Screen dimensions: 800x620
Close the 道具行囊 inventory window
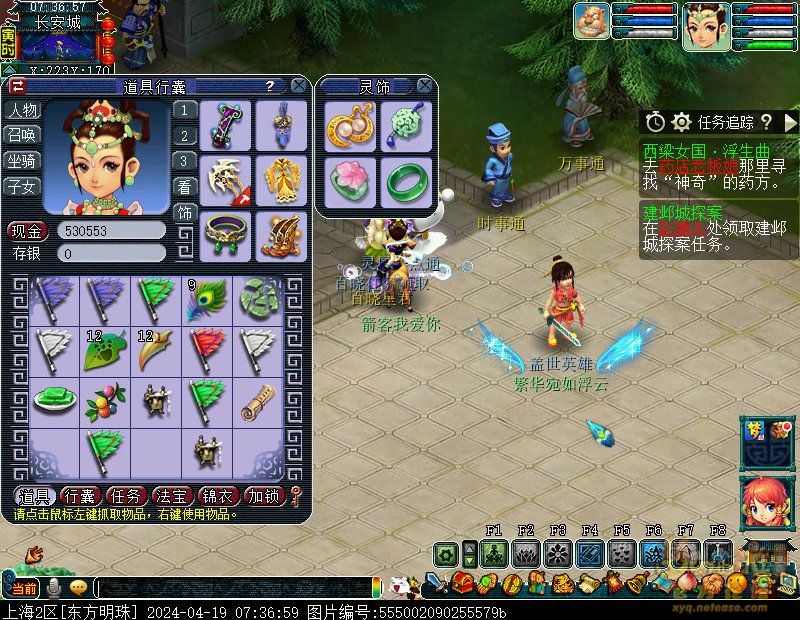[x=298, y=87]
